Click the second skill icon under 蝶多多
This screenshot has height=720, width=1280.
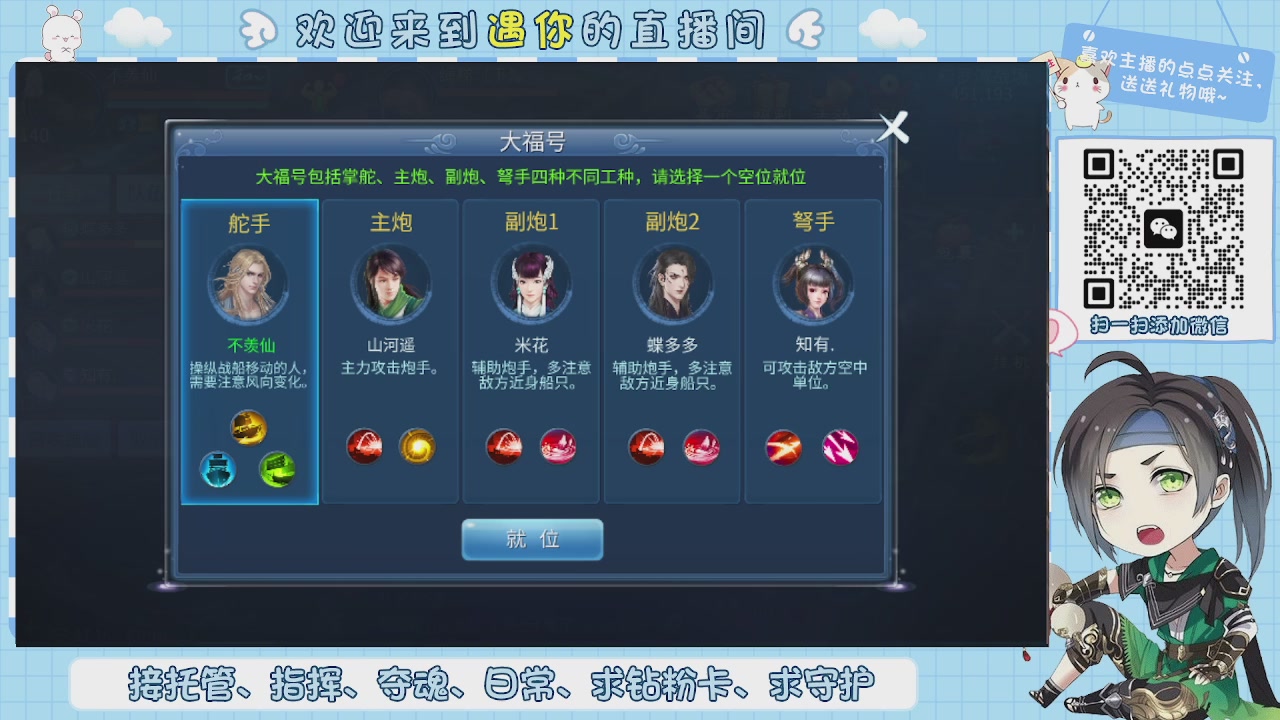tap(702, 448)
